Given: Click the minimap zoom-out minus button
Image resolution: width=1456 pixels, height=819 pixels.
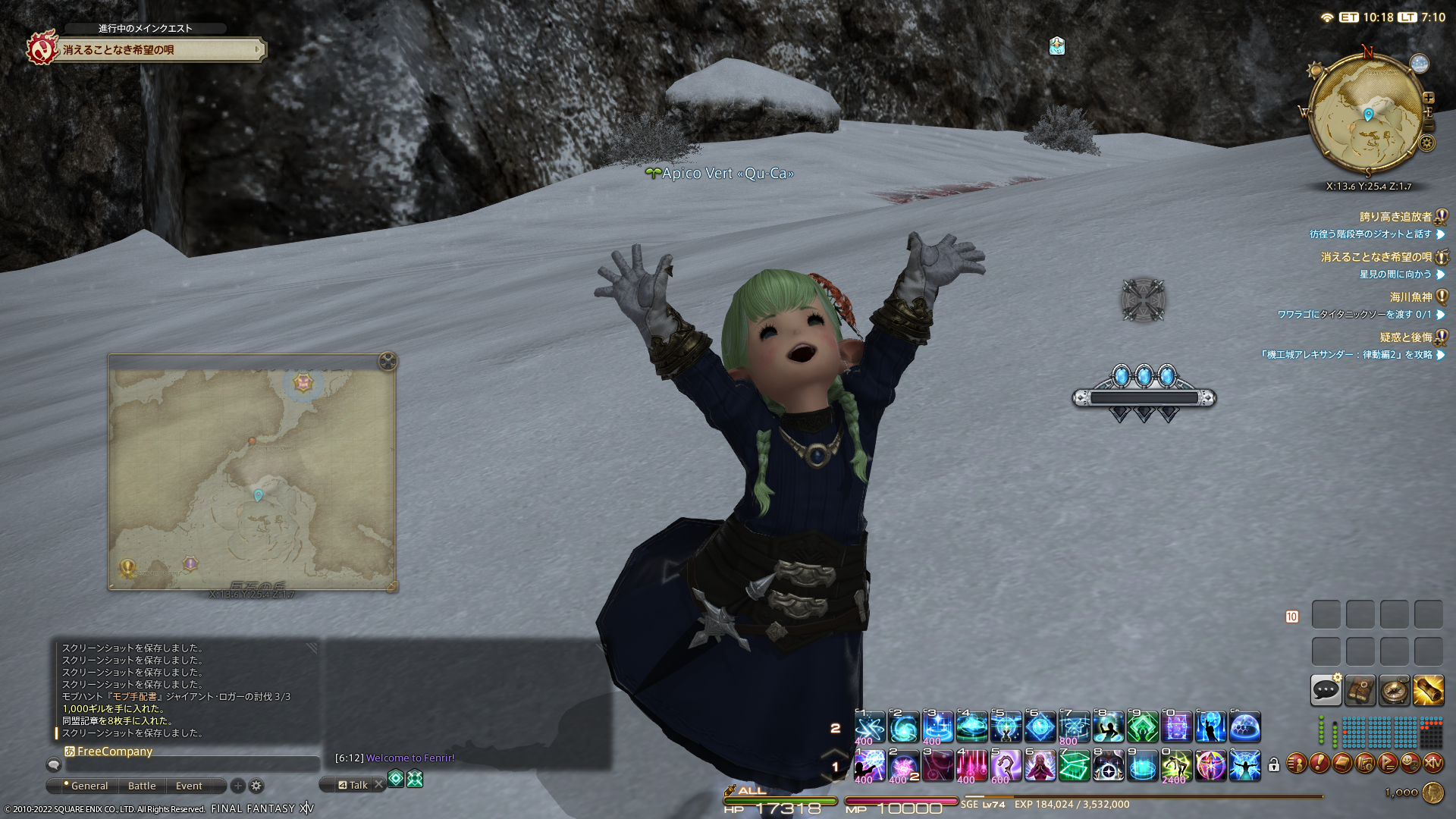Looking at the screenshot, I should click(1429, 126).
